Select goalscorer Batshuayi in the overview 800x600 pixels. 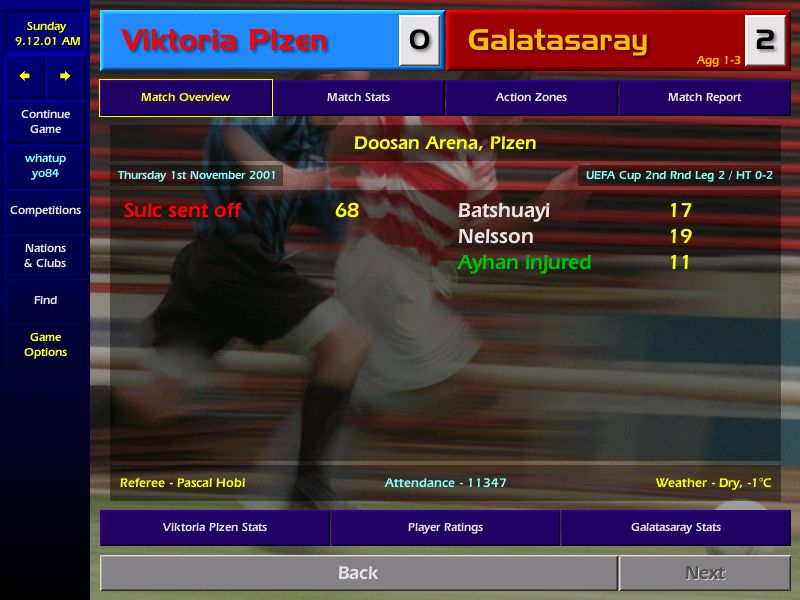504,211
